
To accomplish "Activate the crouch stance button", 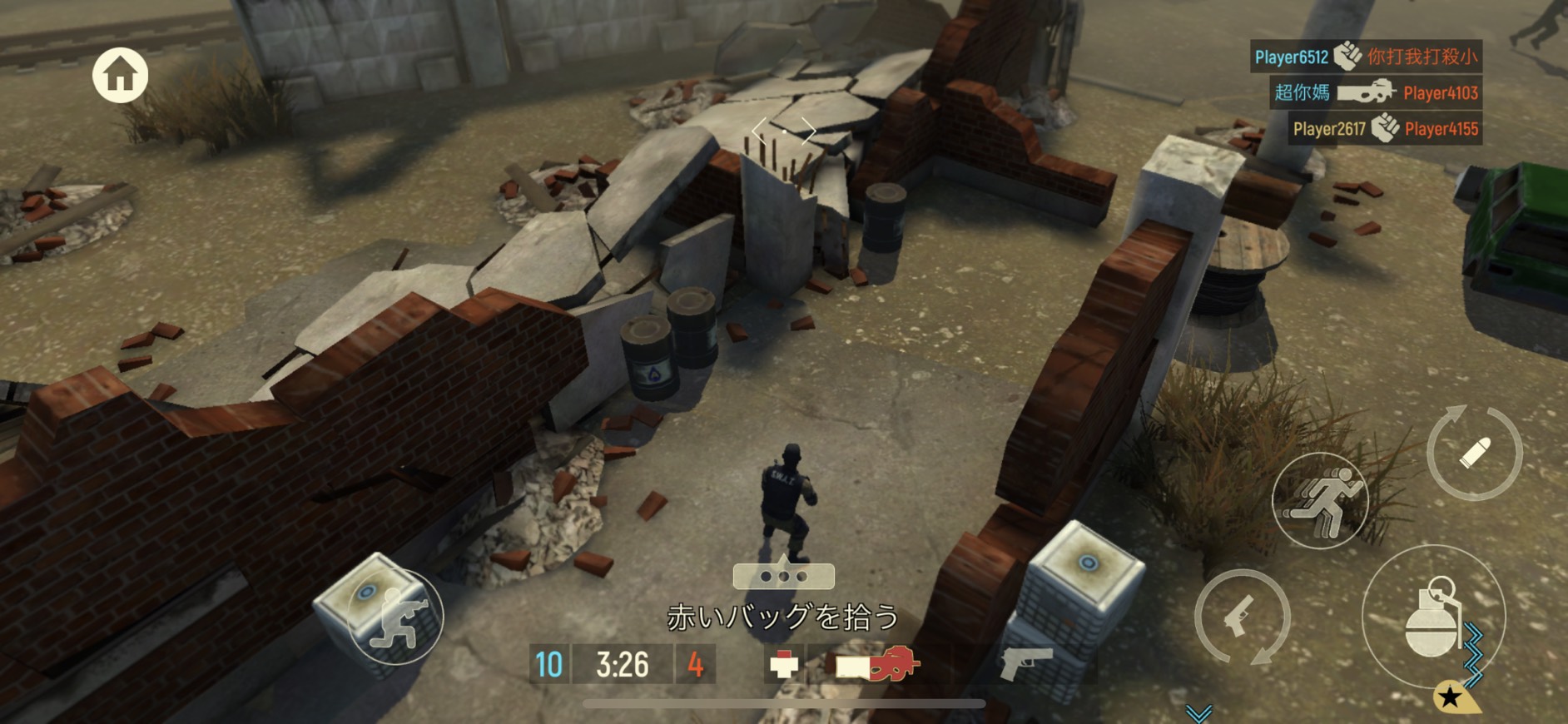I will [x=397, y=618].
